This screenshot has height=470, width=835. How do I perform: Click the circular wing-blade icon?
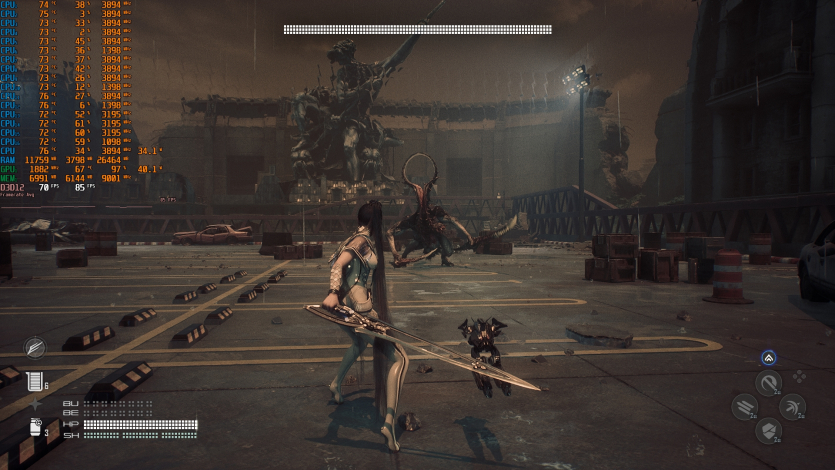click(x=36, y=347)
